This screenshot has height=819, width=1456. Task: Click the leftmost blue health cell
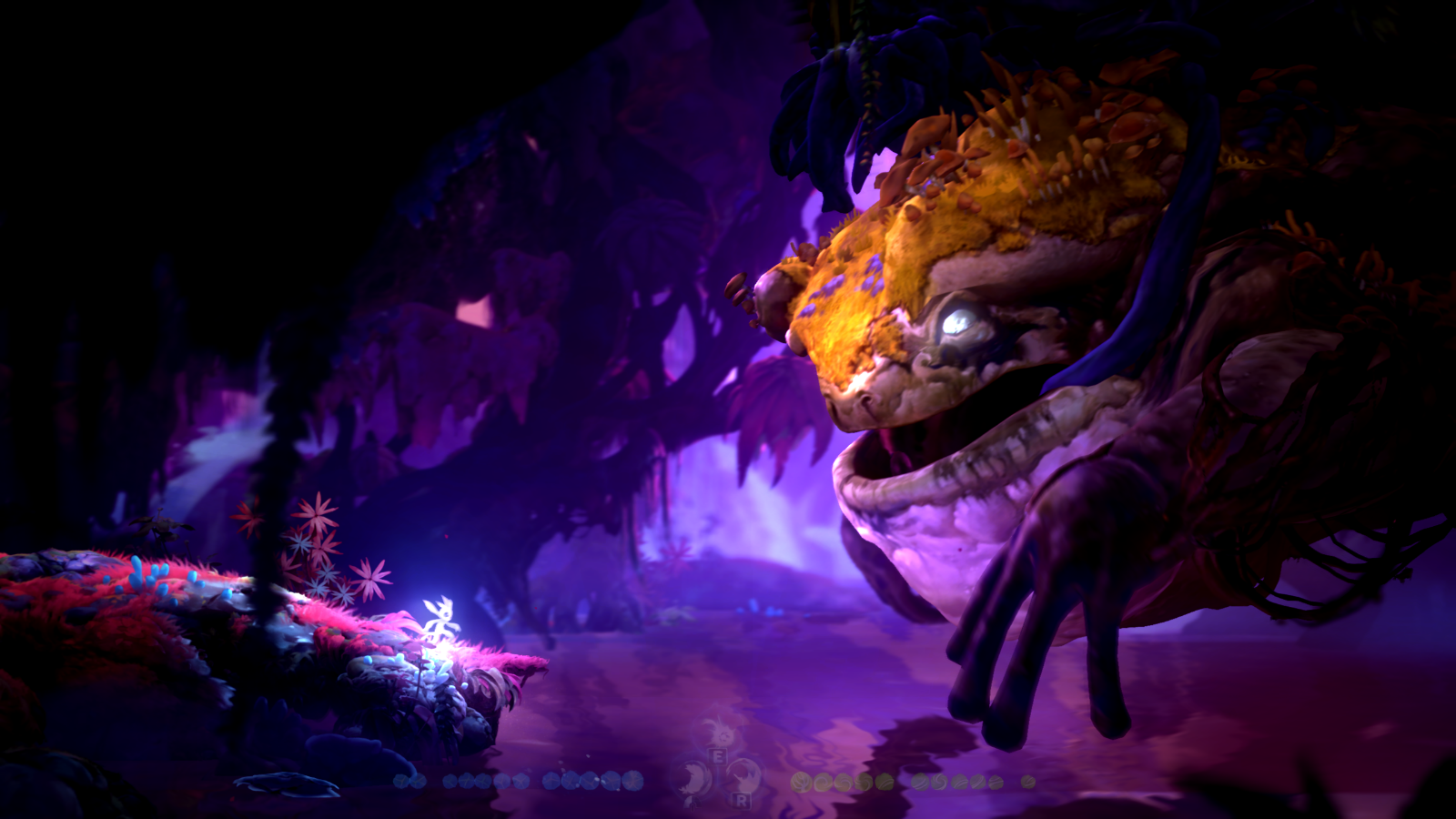pos(400,781)
